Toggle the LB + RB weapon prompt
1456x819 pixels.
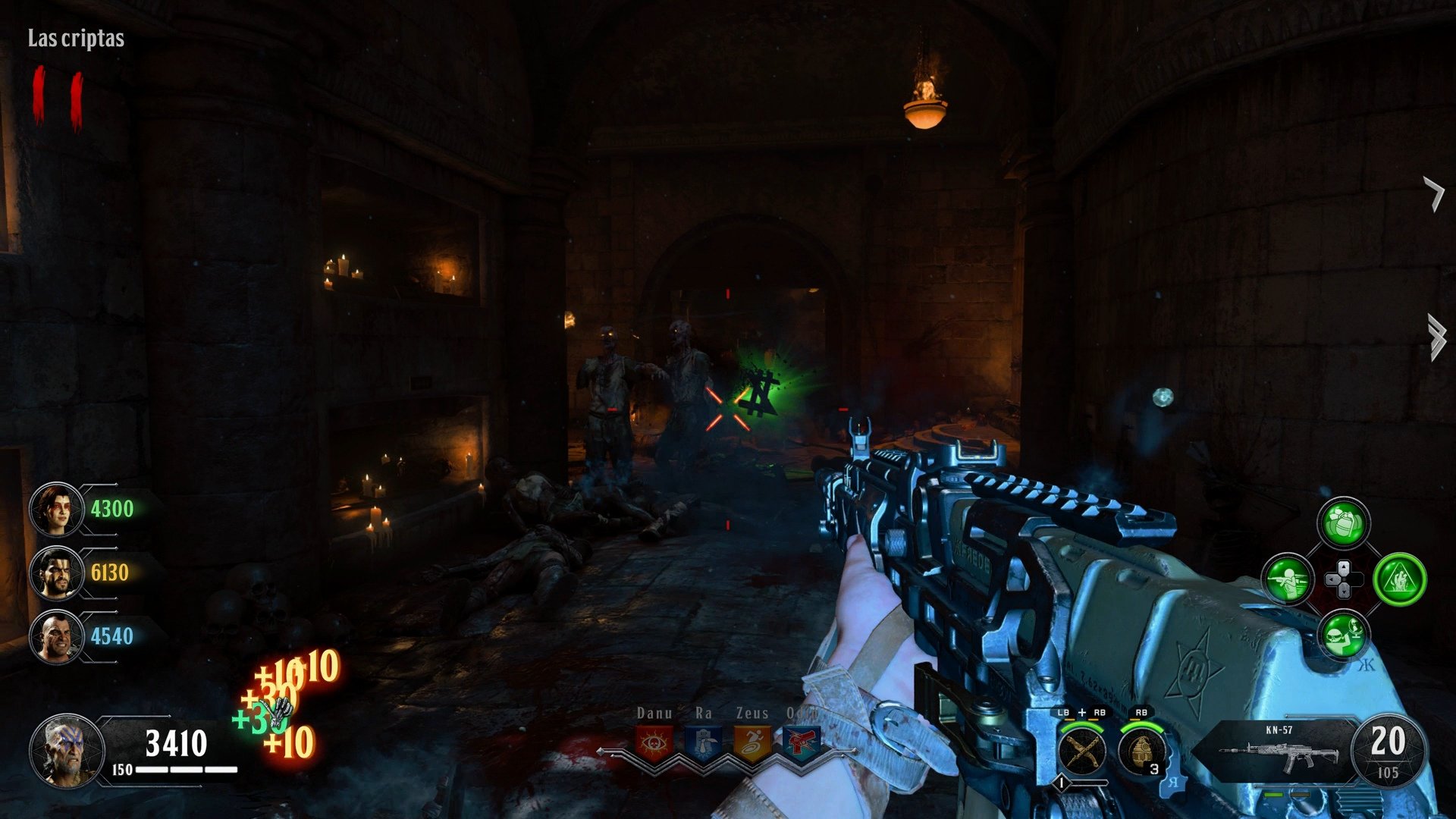click(x=1081, y=713)
